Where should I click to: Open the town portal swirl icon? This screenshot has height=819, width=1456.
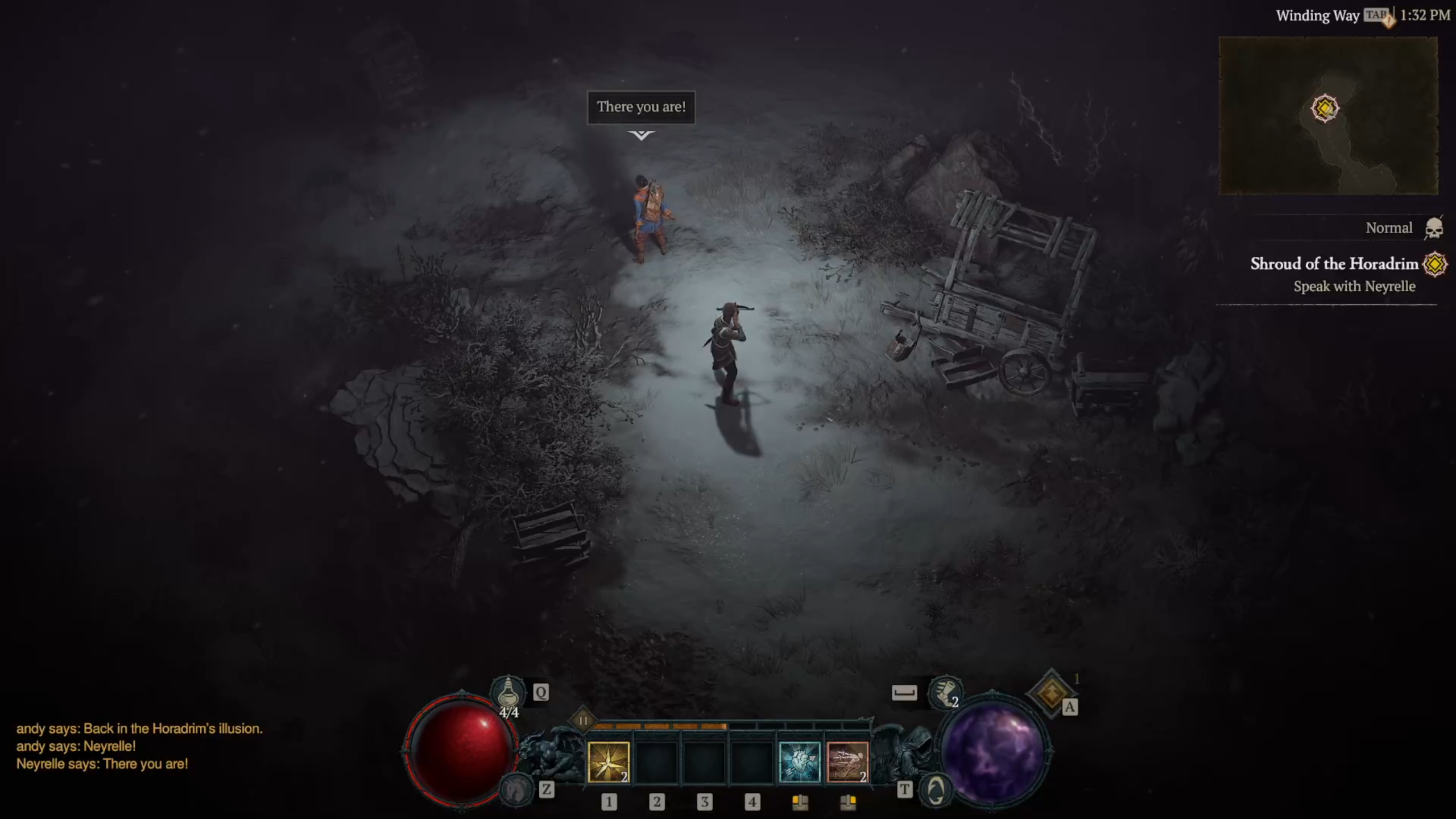[936, 790]
